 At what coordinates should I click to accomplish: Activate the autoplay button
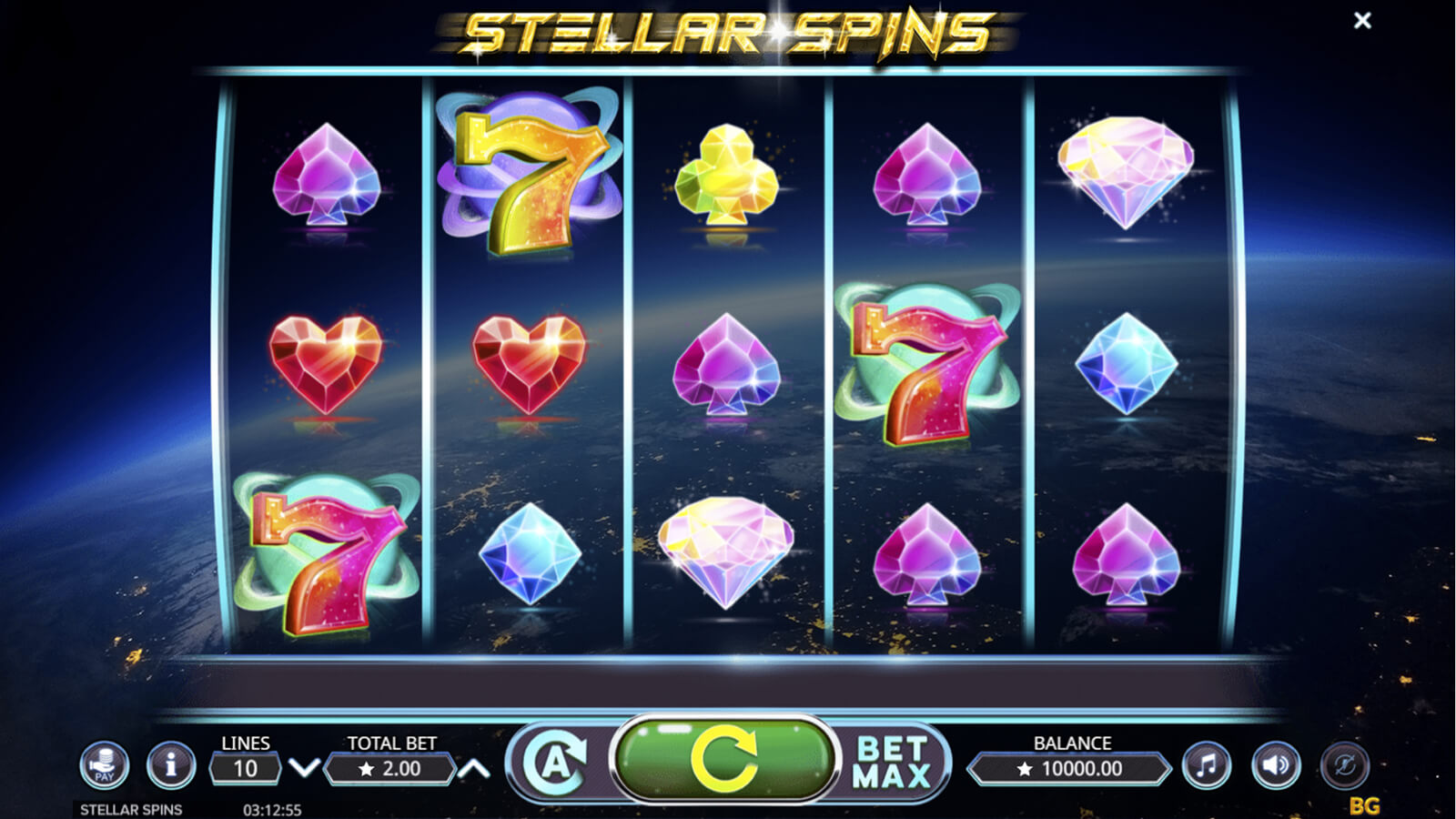coord(555,763)
